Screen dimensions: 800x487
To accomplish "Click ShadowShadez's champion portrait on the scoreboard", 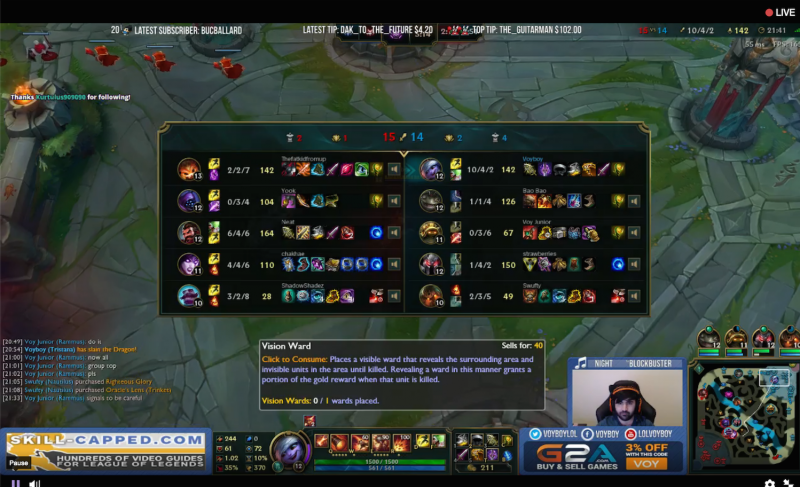I will tap(189, 296).
